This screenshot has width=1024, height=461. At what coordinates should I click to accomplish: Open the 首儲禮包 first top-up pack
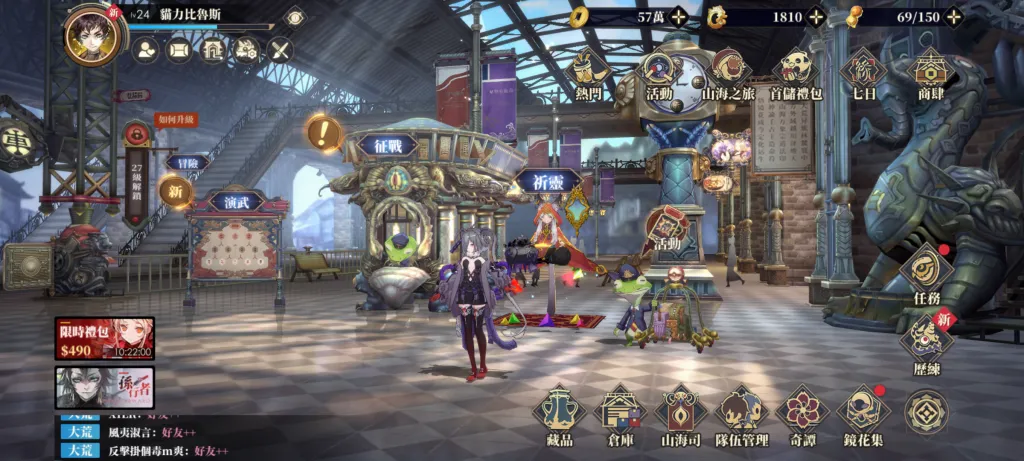(x=796, y=73)
